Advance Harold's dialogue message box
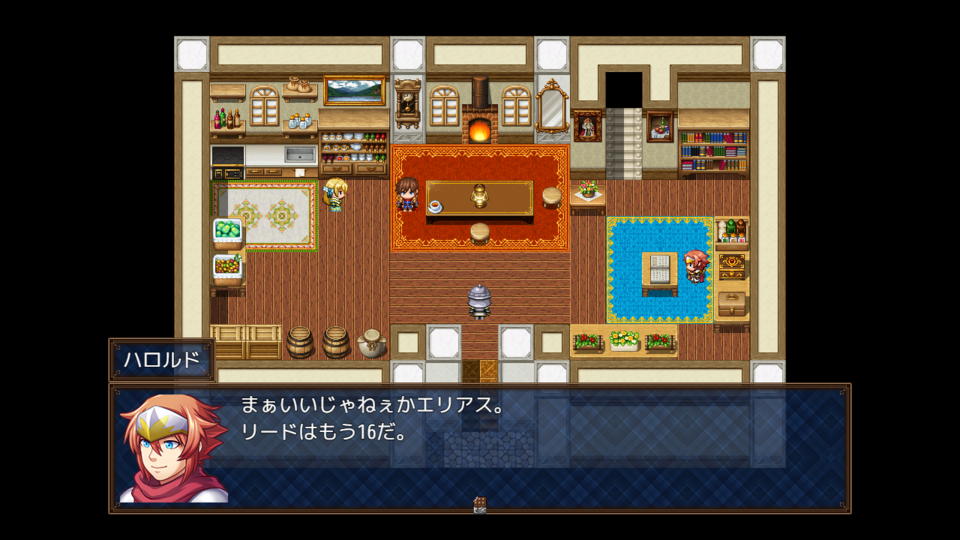The image size is (960, 540). pos(480,448)
